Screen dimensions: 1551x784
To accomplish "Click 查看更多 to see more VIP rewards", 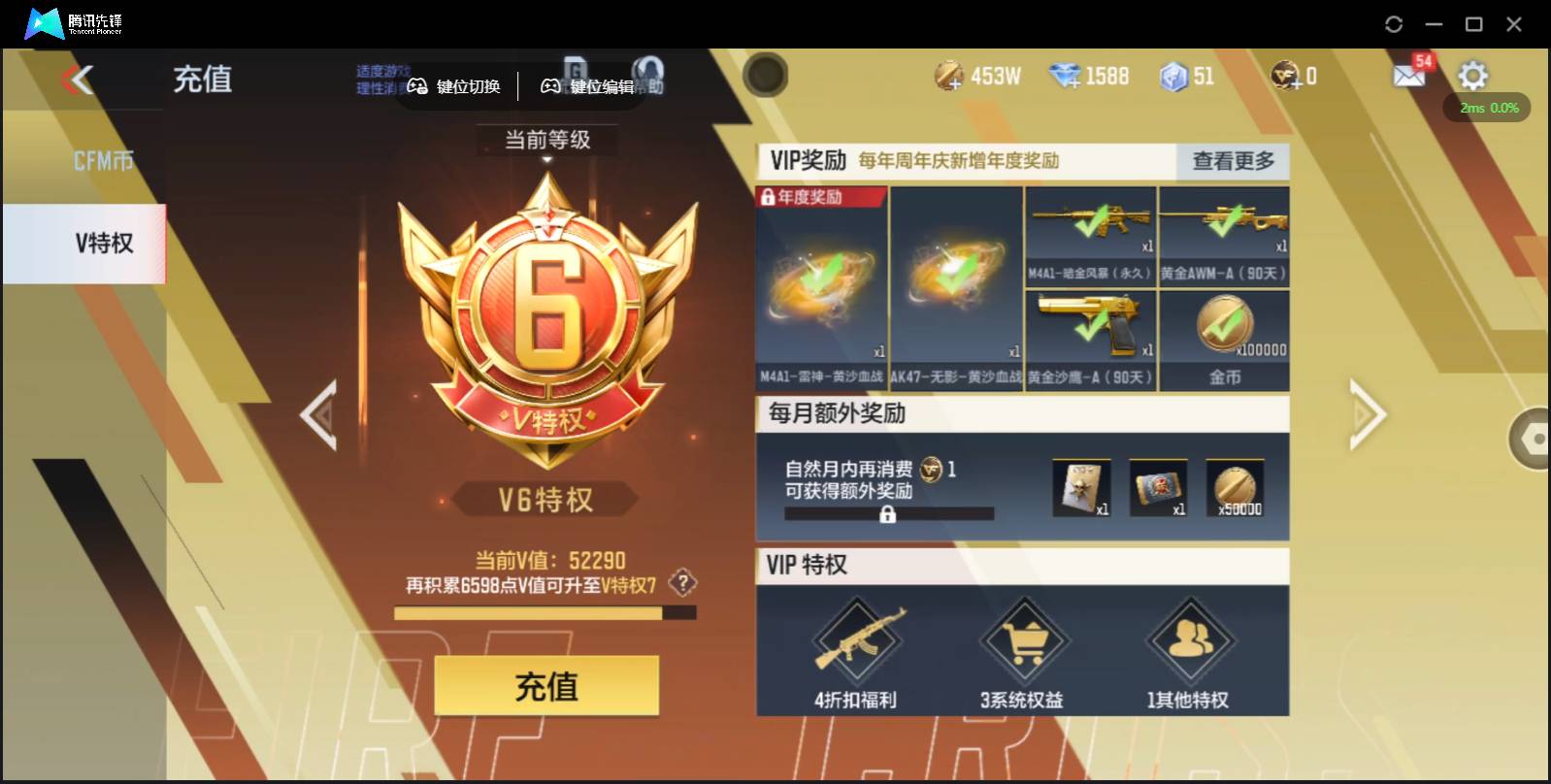I will point(1233,162).
